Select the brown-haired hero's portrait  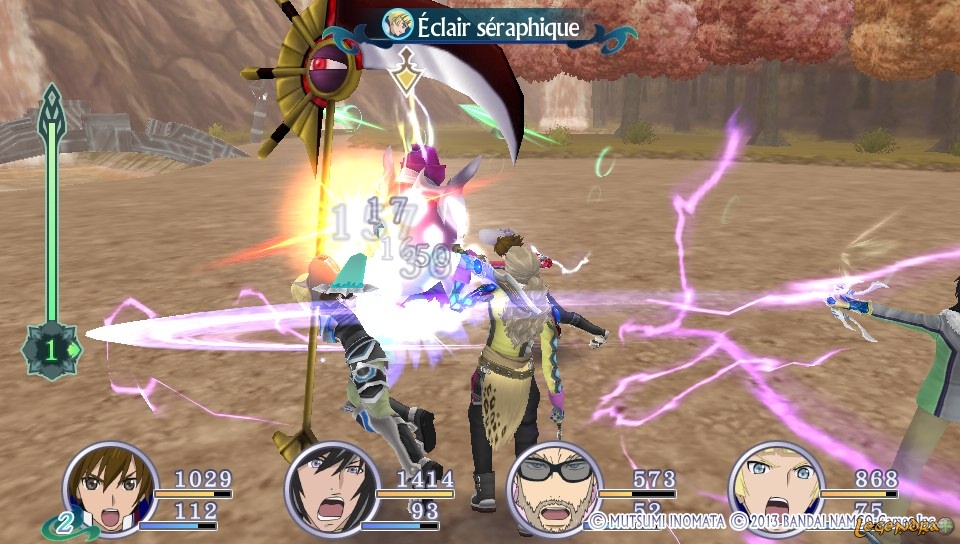110,489
